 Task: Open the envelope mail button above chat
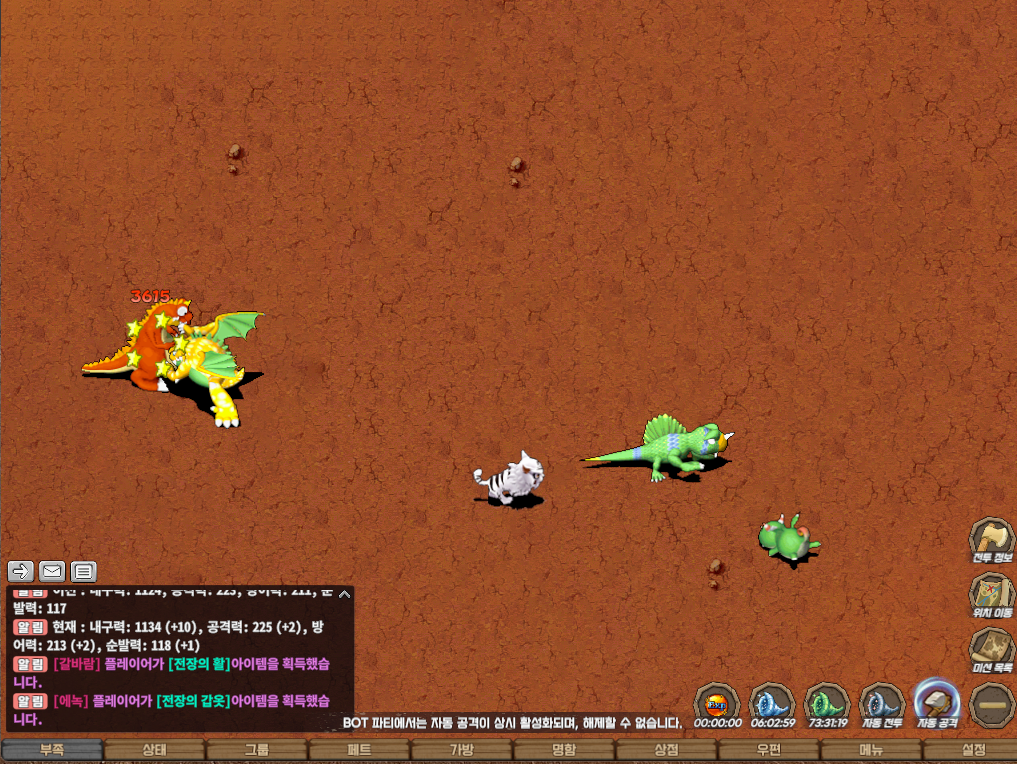[x=52, y=571]
